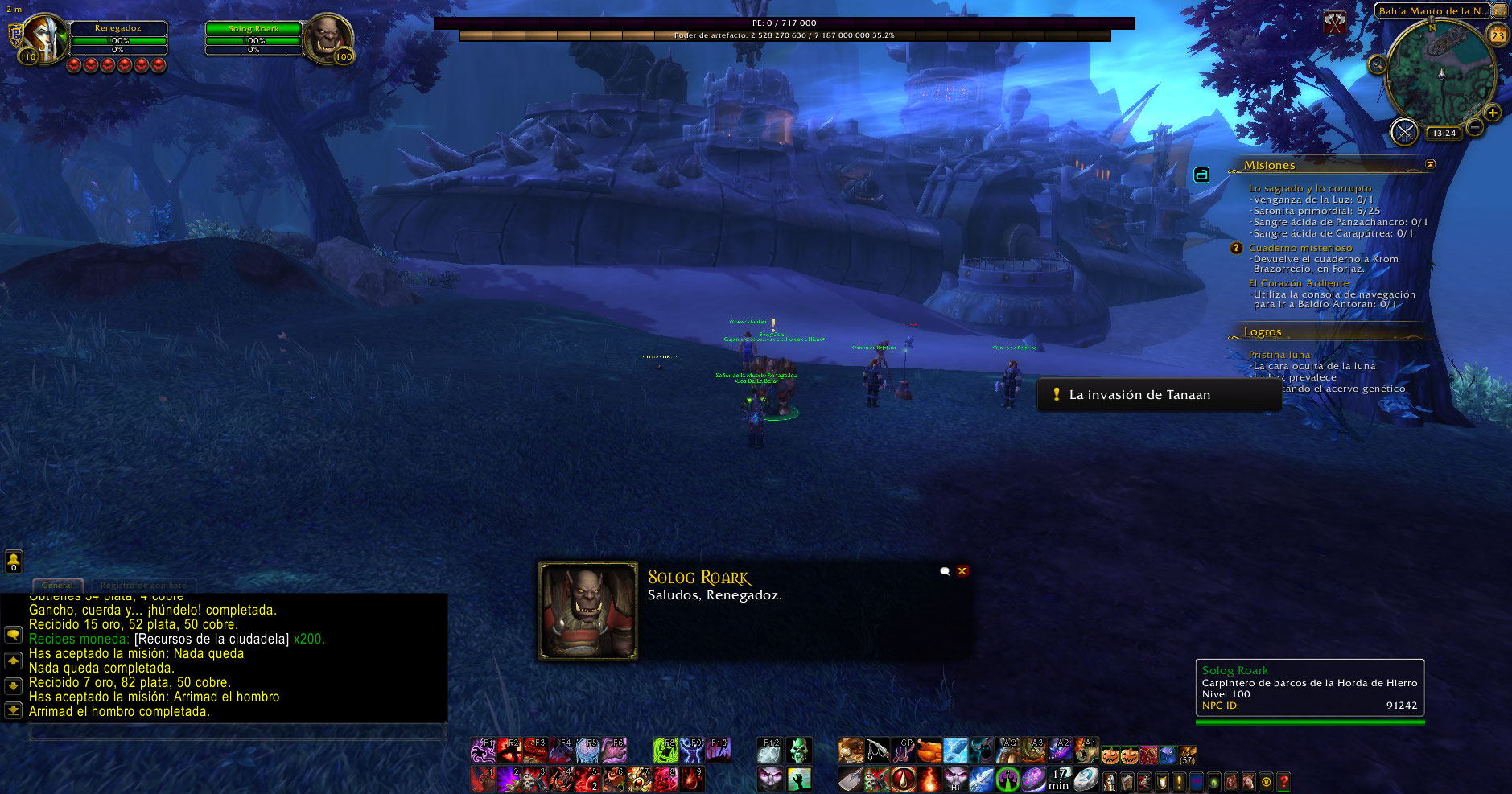Screen dimensions: 1512x794
Task: Zoom in the minimap with plus button
Action: [1493, 113]
